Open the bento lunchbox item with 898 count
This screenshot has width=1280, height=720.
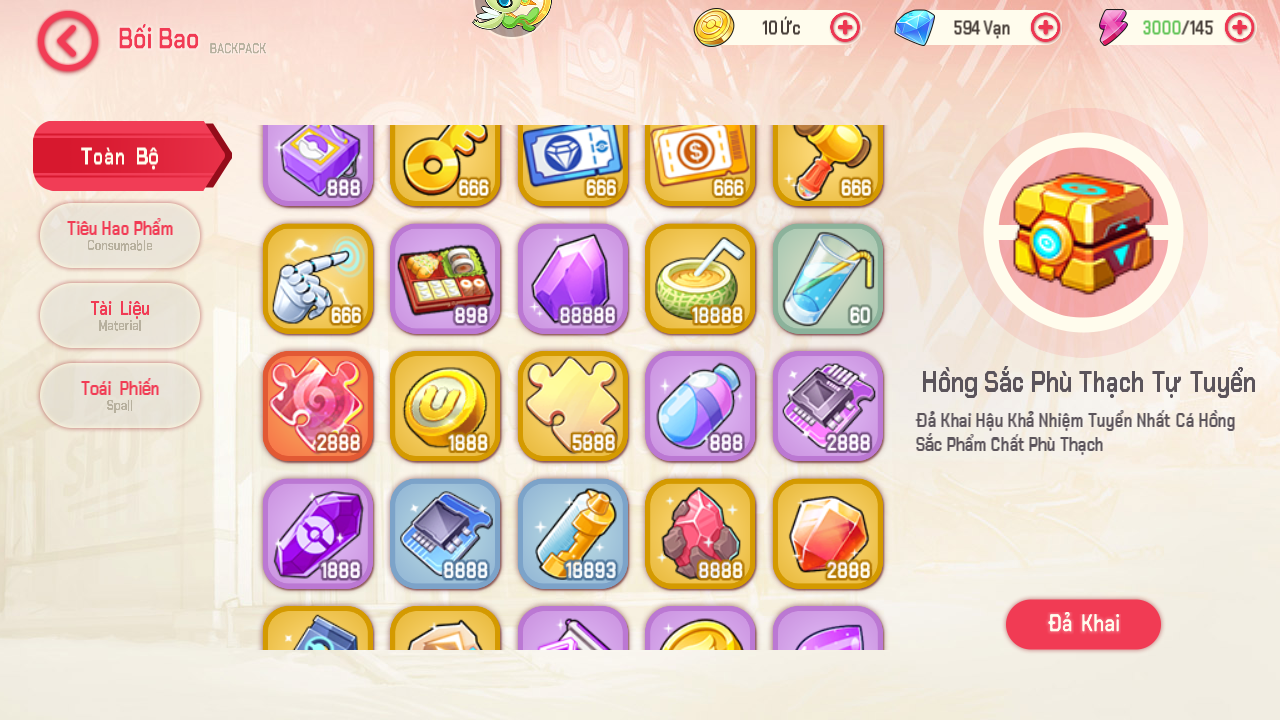point(445,279)
